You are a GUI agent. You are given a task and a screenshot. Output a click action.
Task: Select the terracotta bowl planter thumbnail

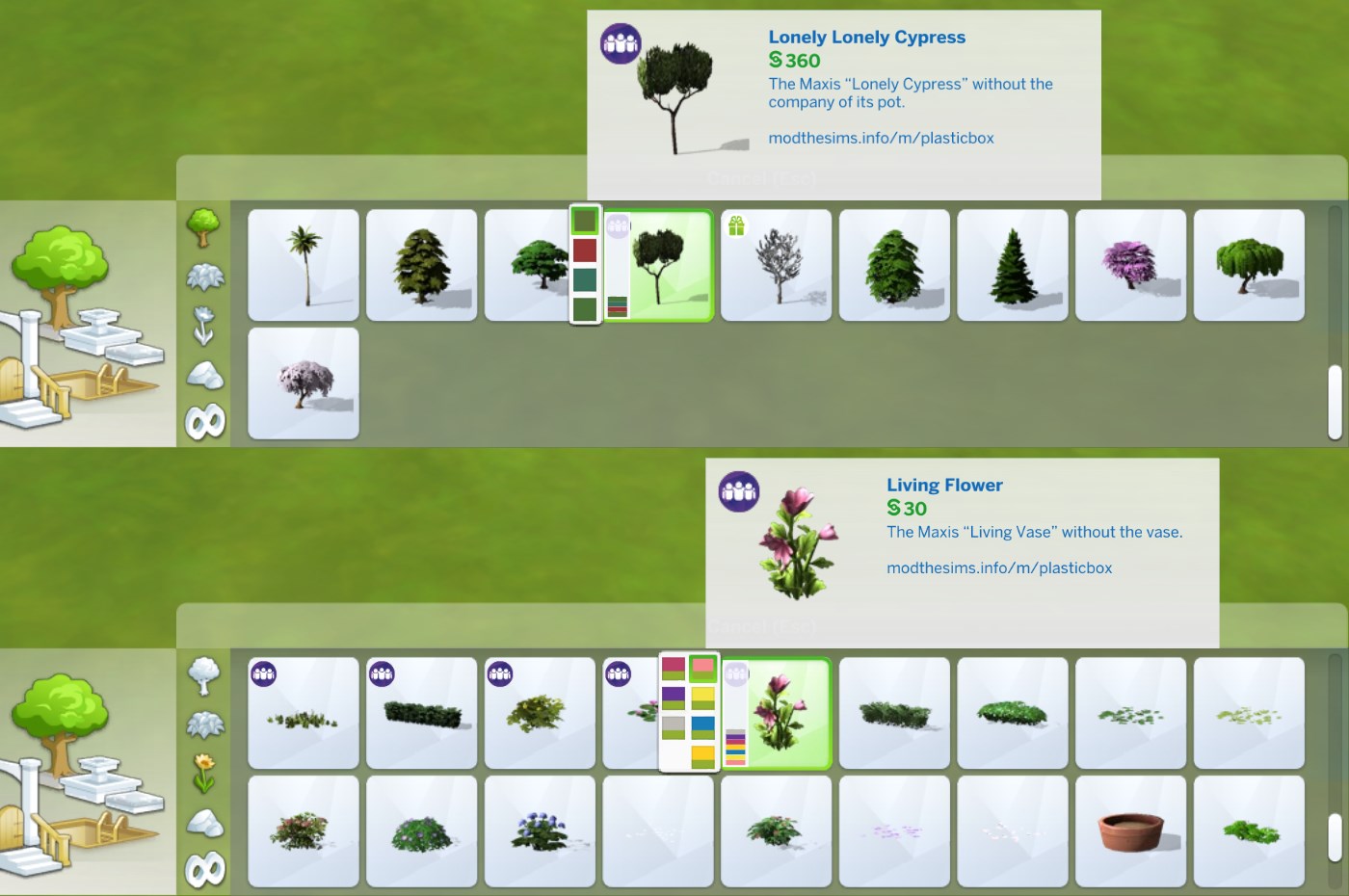(1130, 830)
